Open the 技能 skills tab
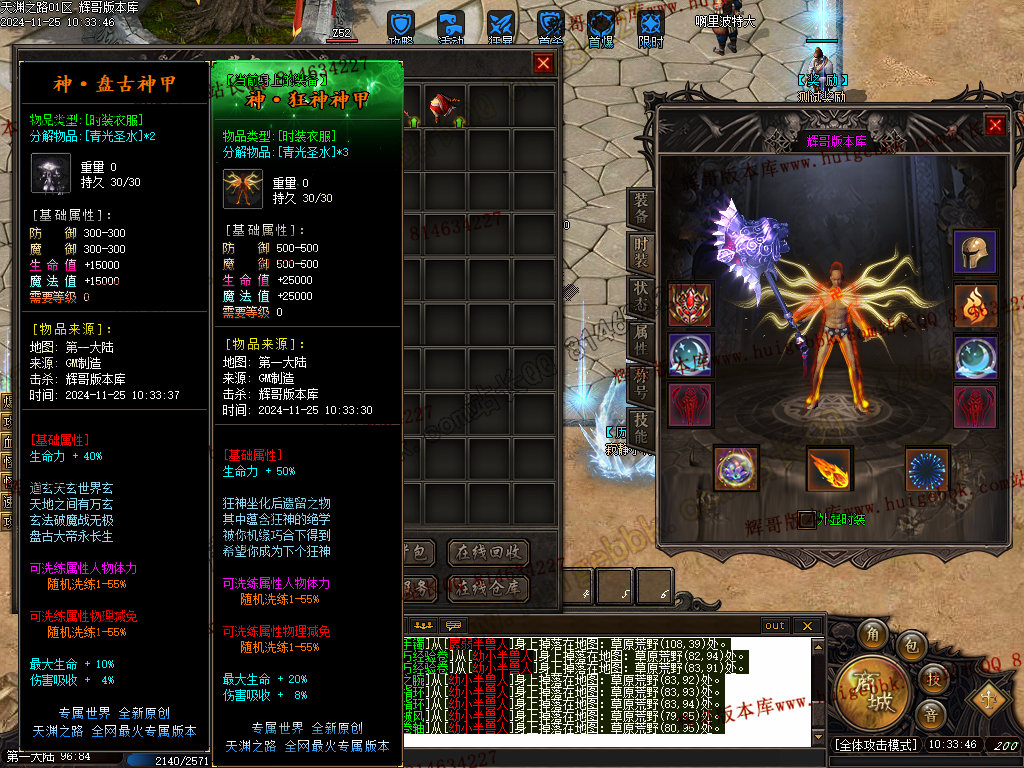This screenshot has height=768, width=1024. coord(641,428)
